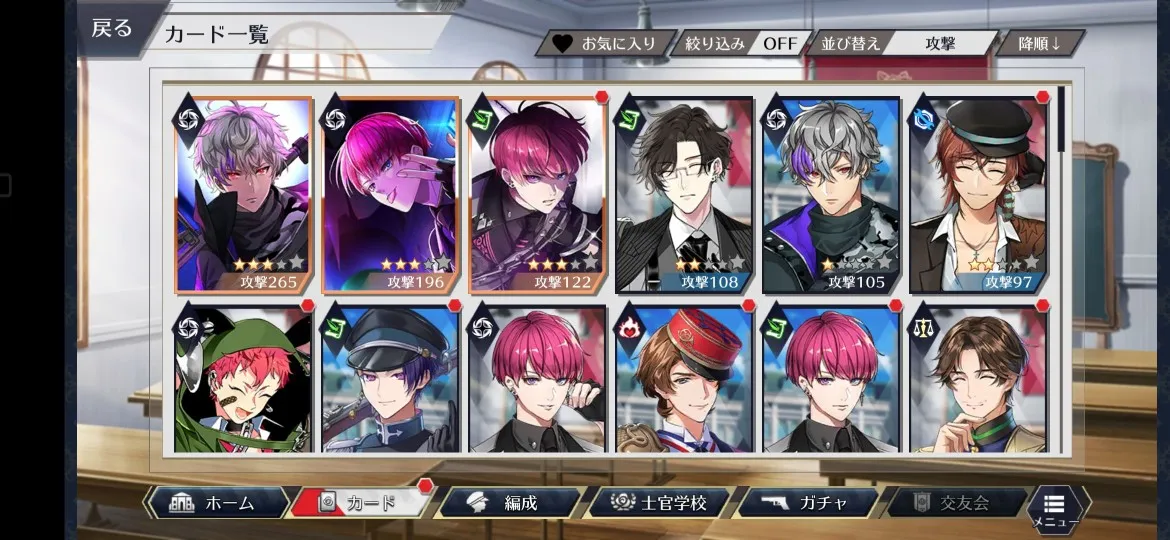Select the カード tab
The height and width of the screenshot is (540, 1170).
click(x=362, y=503)
